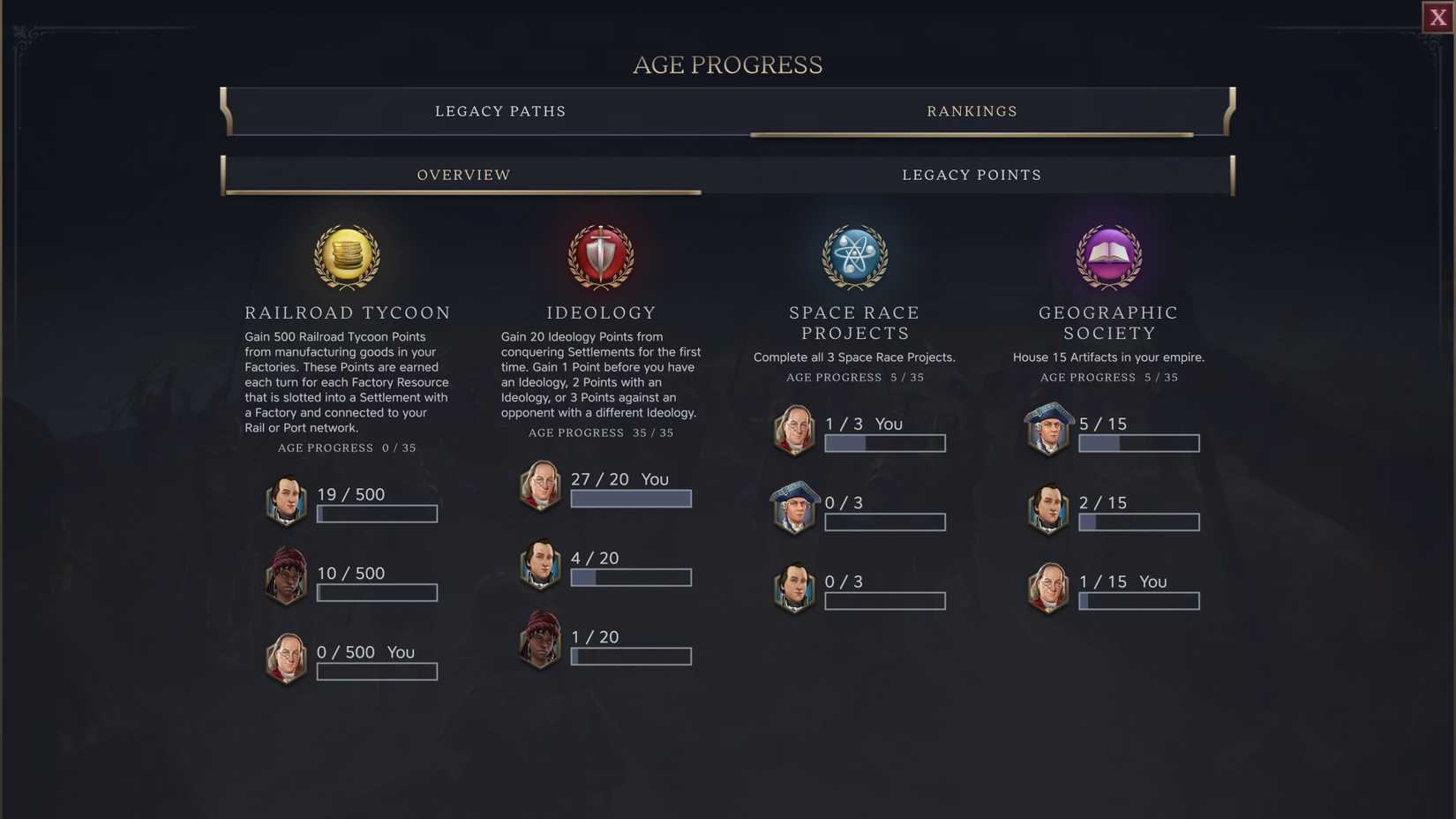The width and height of the screenshot is (1456, 819).
Task: Click the 5/15 Geographic Society progress bar
Action: pos(1138,443)
